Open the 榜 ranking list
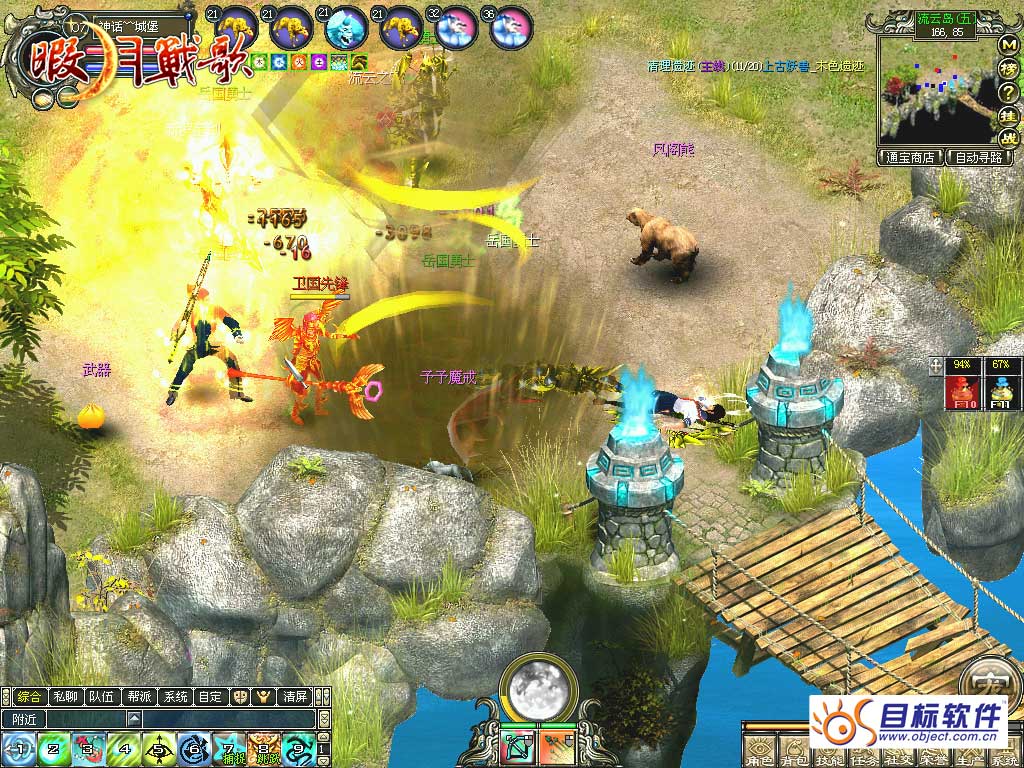 [1008, 69]
